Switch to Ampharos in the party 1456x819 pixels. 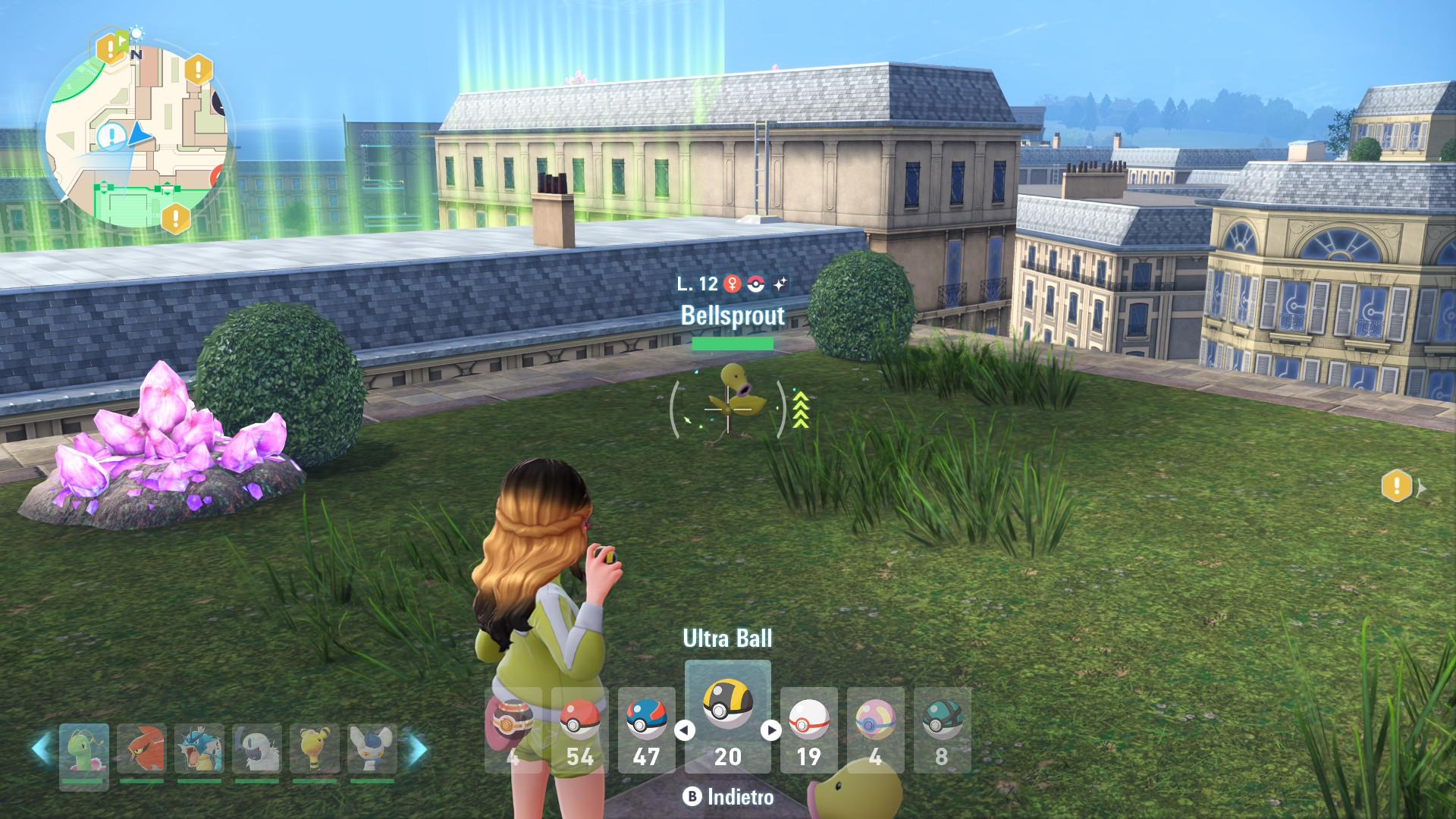click(315, 751)
